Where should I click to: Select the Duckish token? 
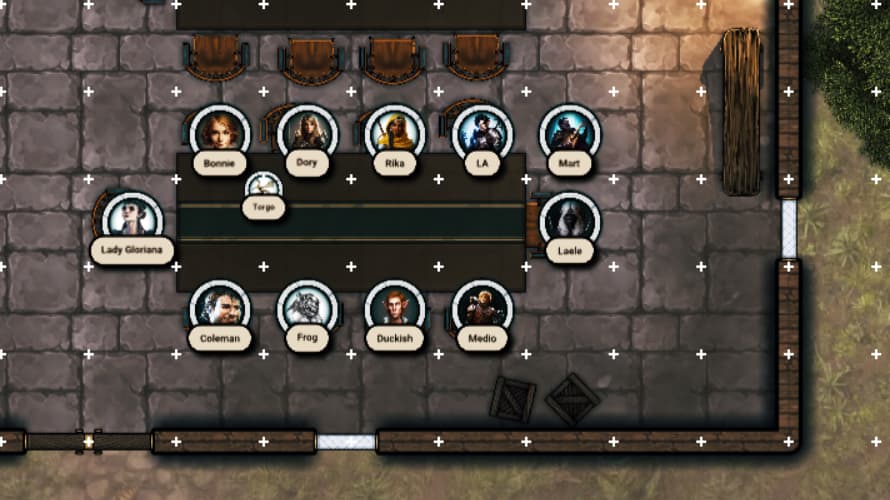pyautogui.click(x=394, y=307)
